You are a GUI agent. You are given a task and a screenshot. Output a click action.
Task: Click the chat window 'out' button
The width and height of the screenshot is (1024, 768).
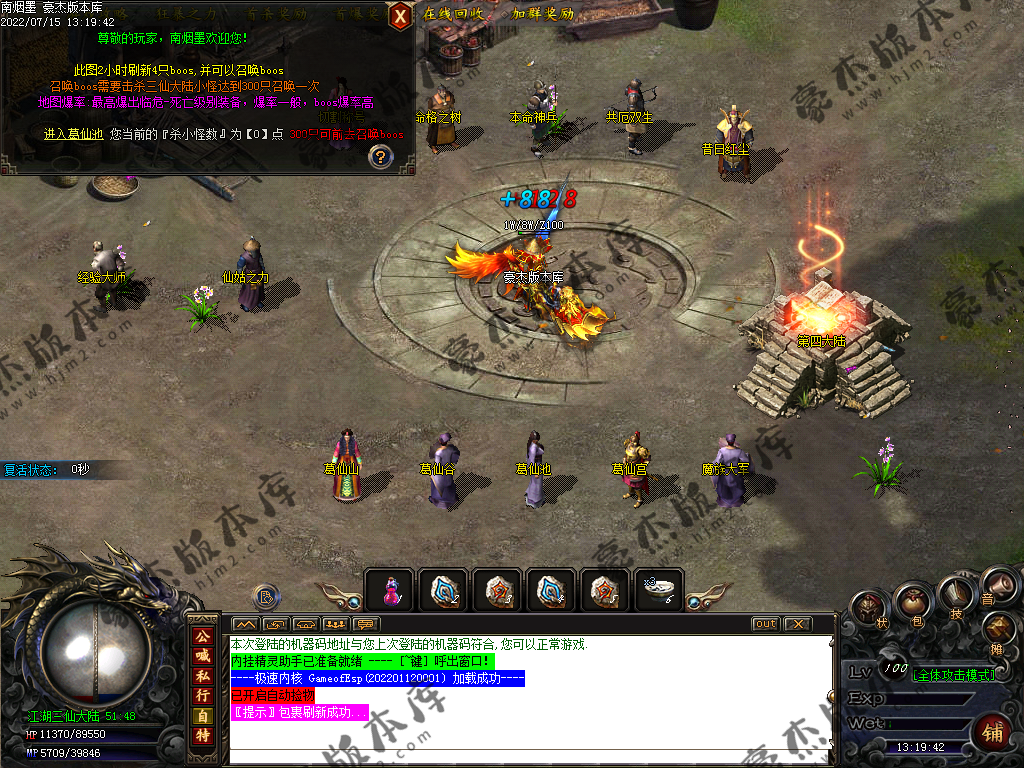(x=765, y=624)
